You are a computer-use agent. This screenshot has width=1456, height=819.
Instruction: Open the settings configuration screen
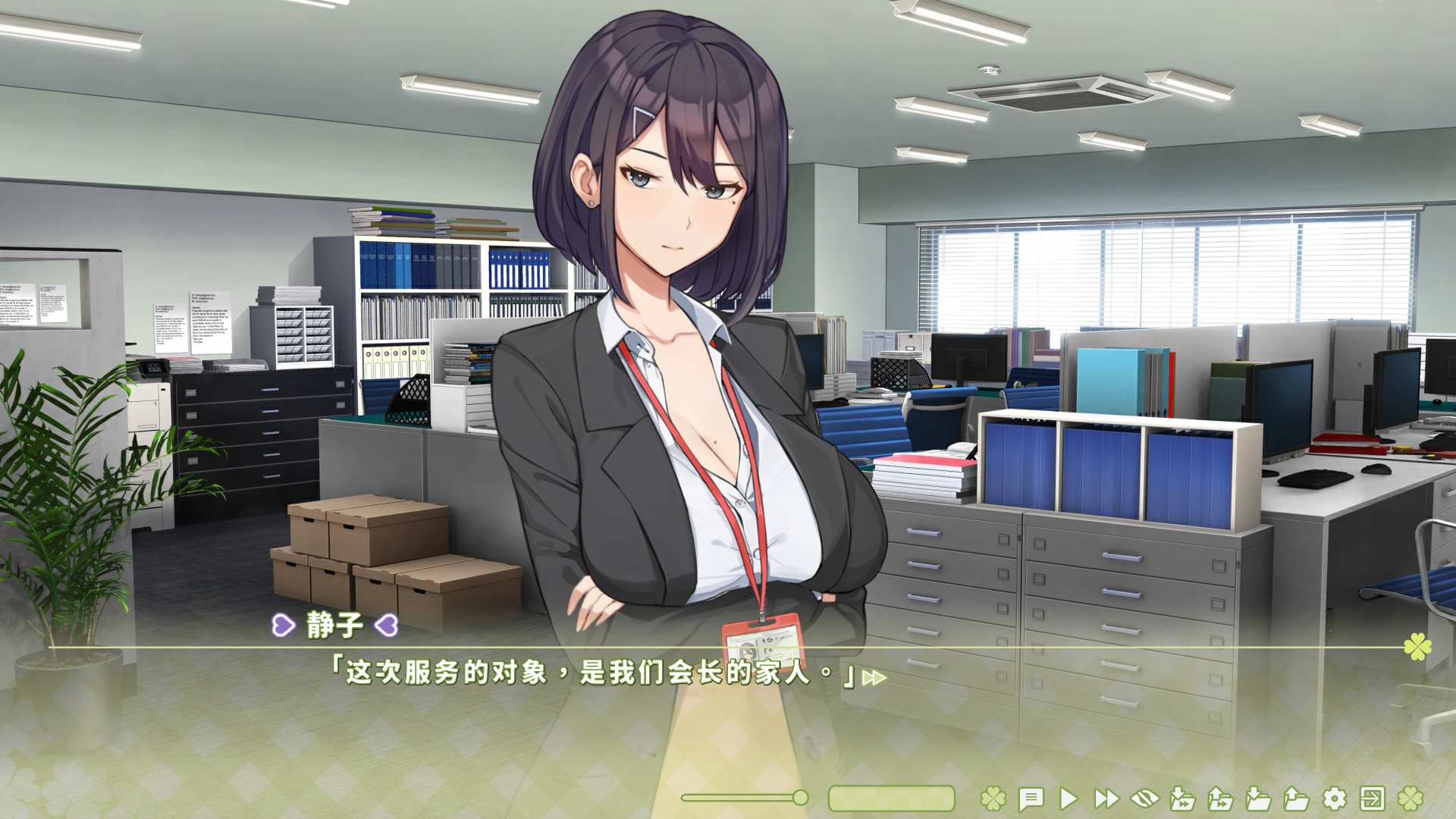click(1333, 798)
